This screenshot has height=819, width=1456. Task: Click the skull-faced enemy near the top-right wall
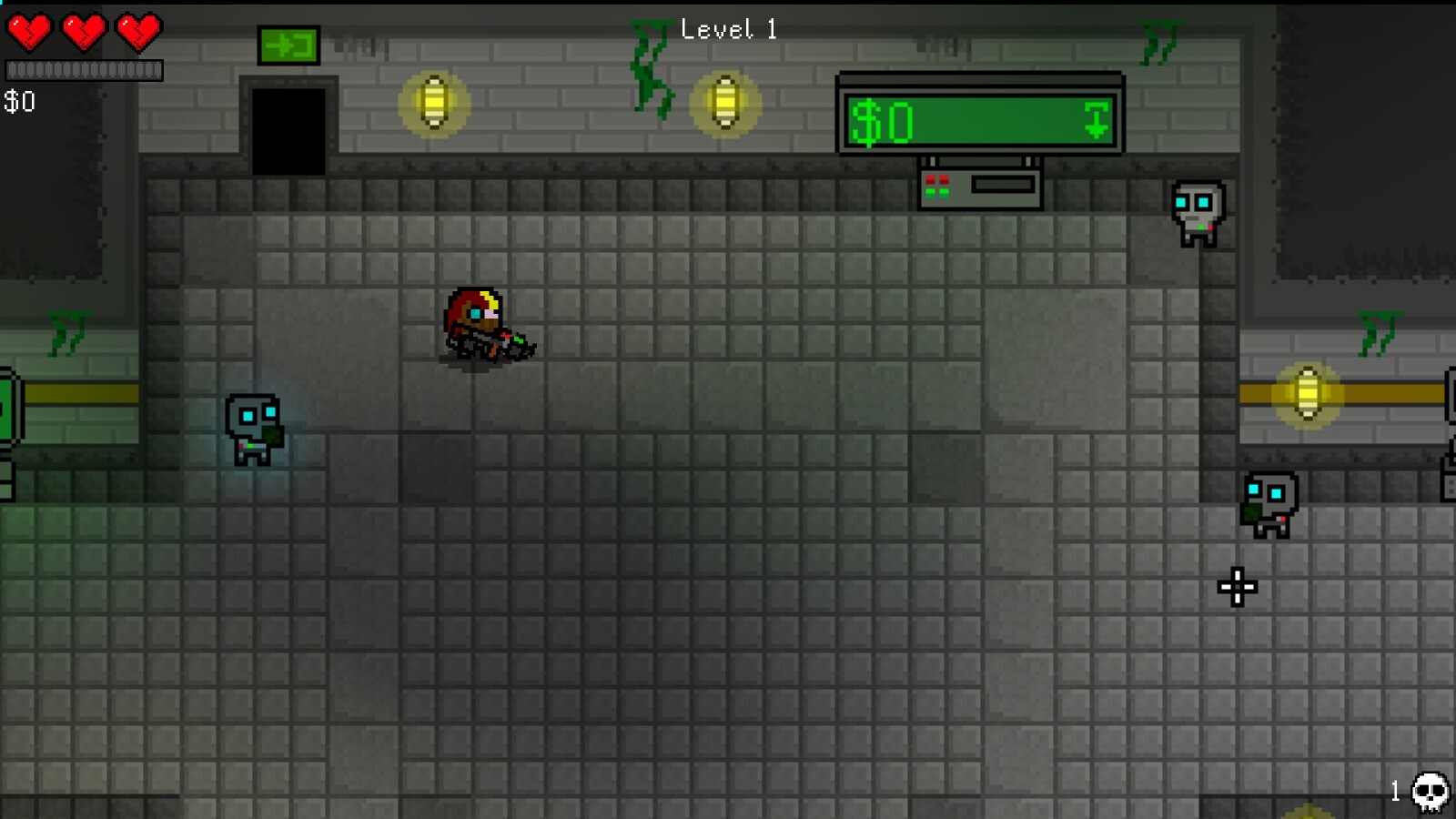[x=1197, y=211]
